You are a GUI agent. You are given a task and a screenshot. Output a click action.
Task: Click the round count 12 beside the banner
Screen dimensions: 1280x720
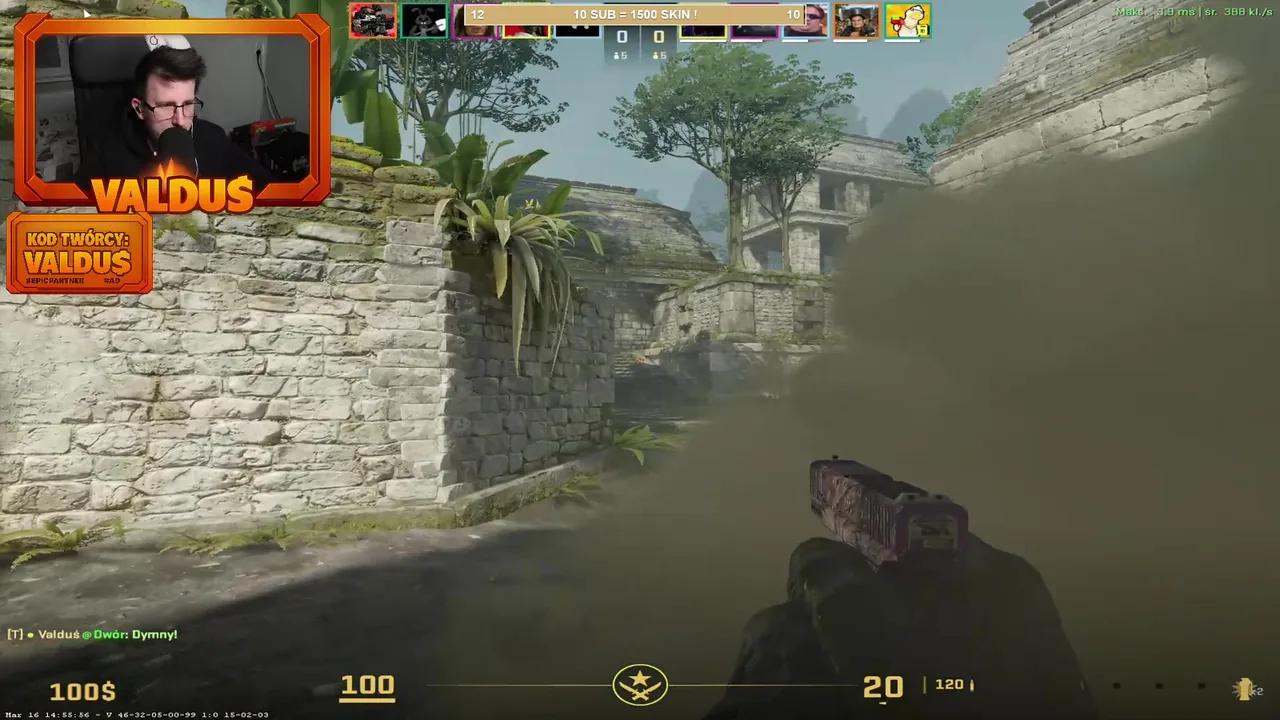coord(477,14)
